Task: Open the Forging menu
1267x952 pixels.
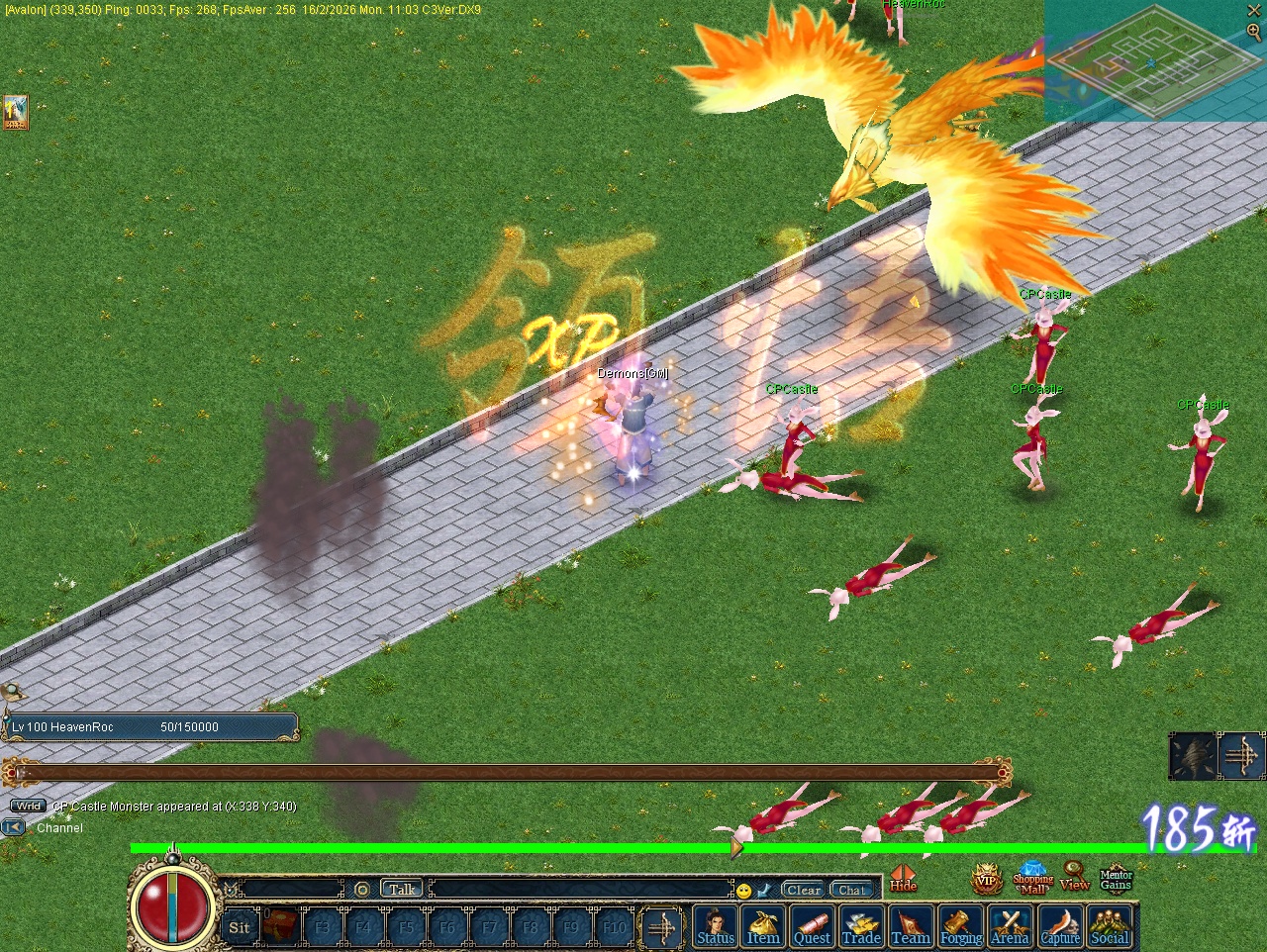Action: coord(960,926)
